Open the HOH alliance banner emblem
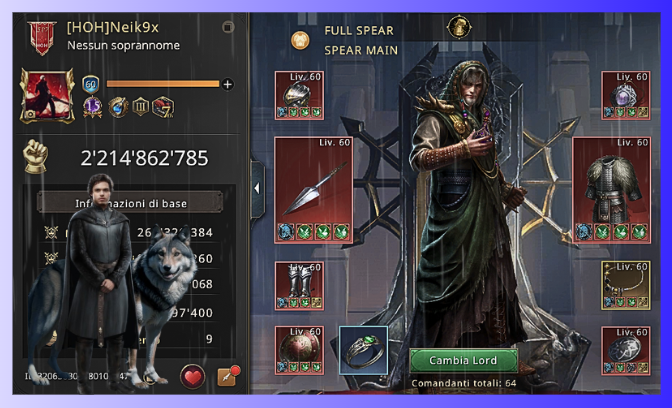This screenshot has height=408, width=672. [41, 34]
